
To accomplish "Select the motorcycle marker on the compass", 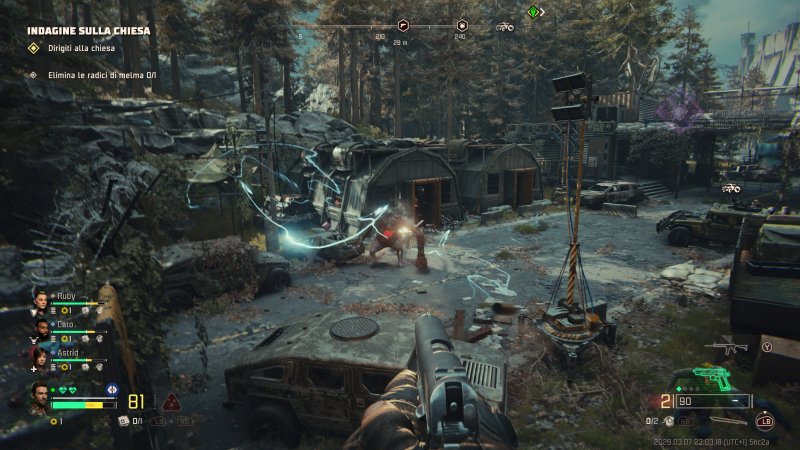I will click(x=506, y=27).
